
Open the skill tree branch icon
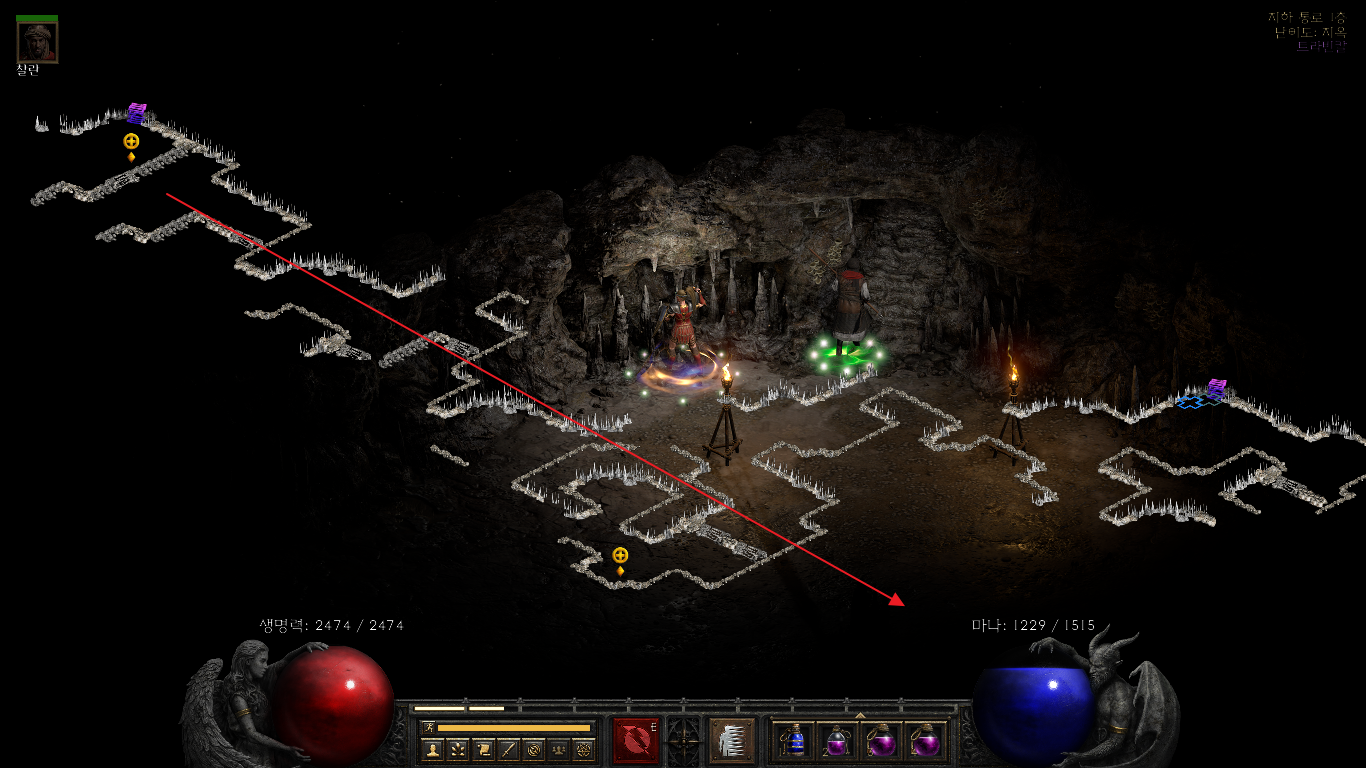coord(458,749)
